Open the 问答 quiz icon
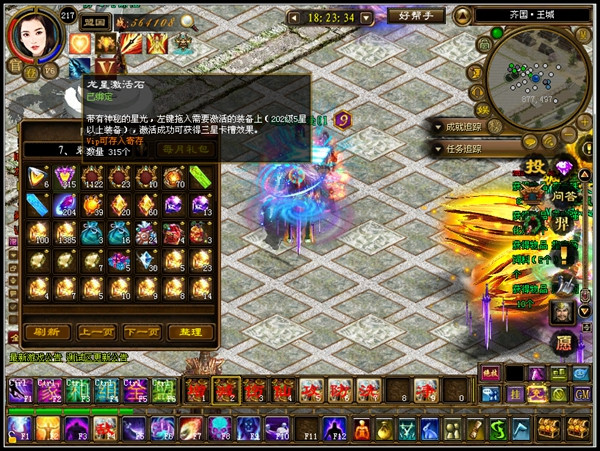The image size is (600, 451). pos(564,196)
